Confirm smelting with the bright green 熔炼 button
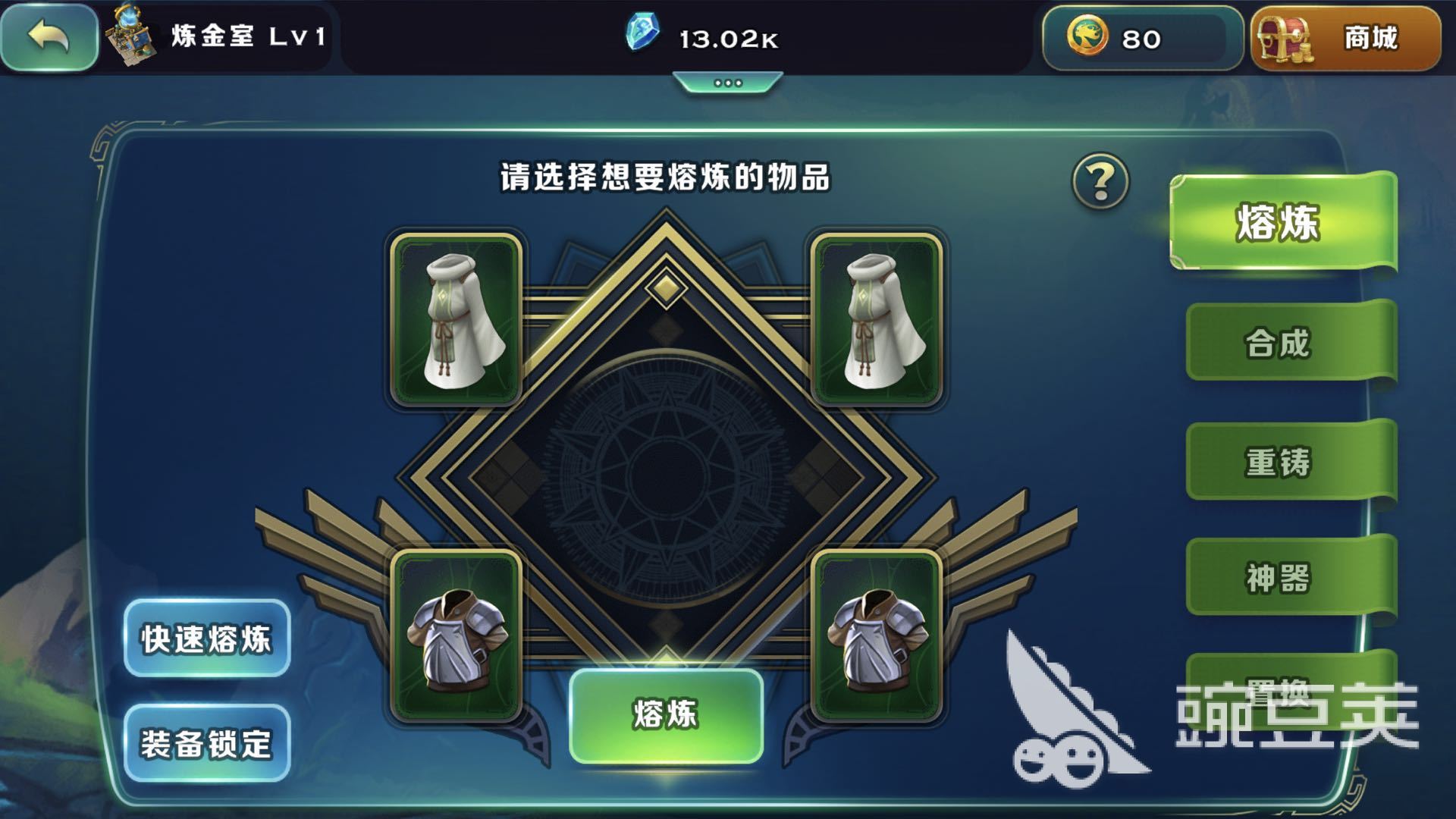The image size is (1456, 819). click(666, 715)
